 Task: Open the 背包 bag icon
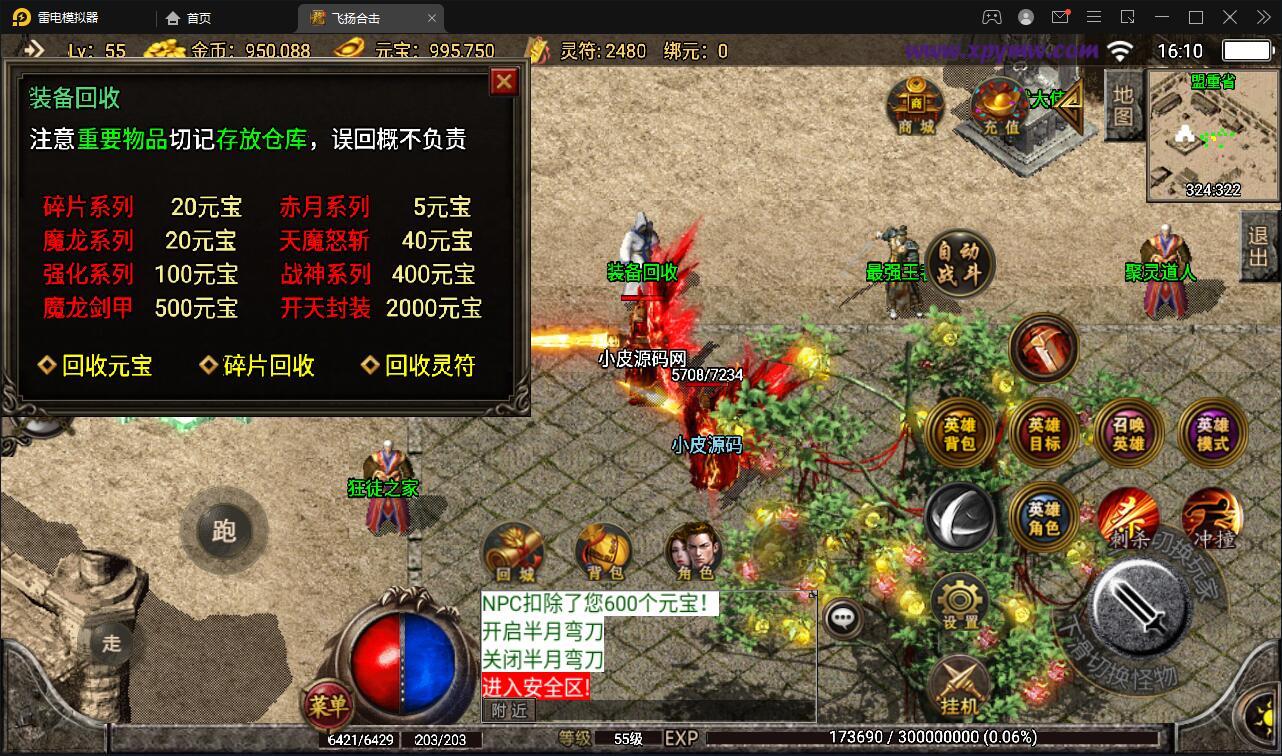605,551
